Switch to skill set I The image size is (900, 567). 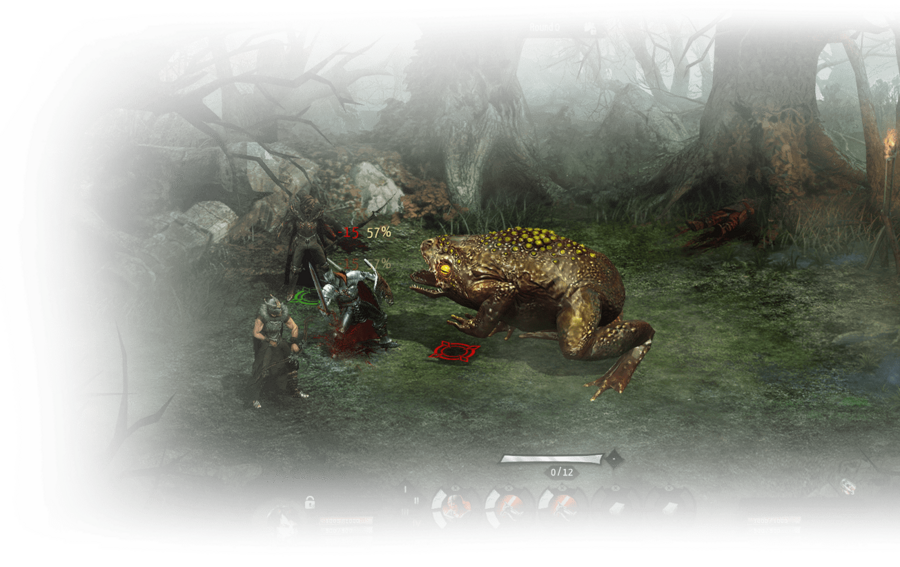click(407, 487)
